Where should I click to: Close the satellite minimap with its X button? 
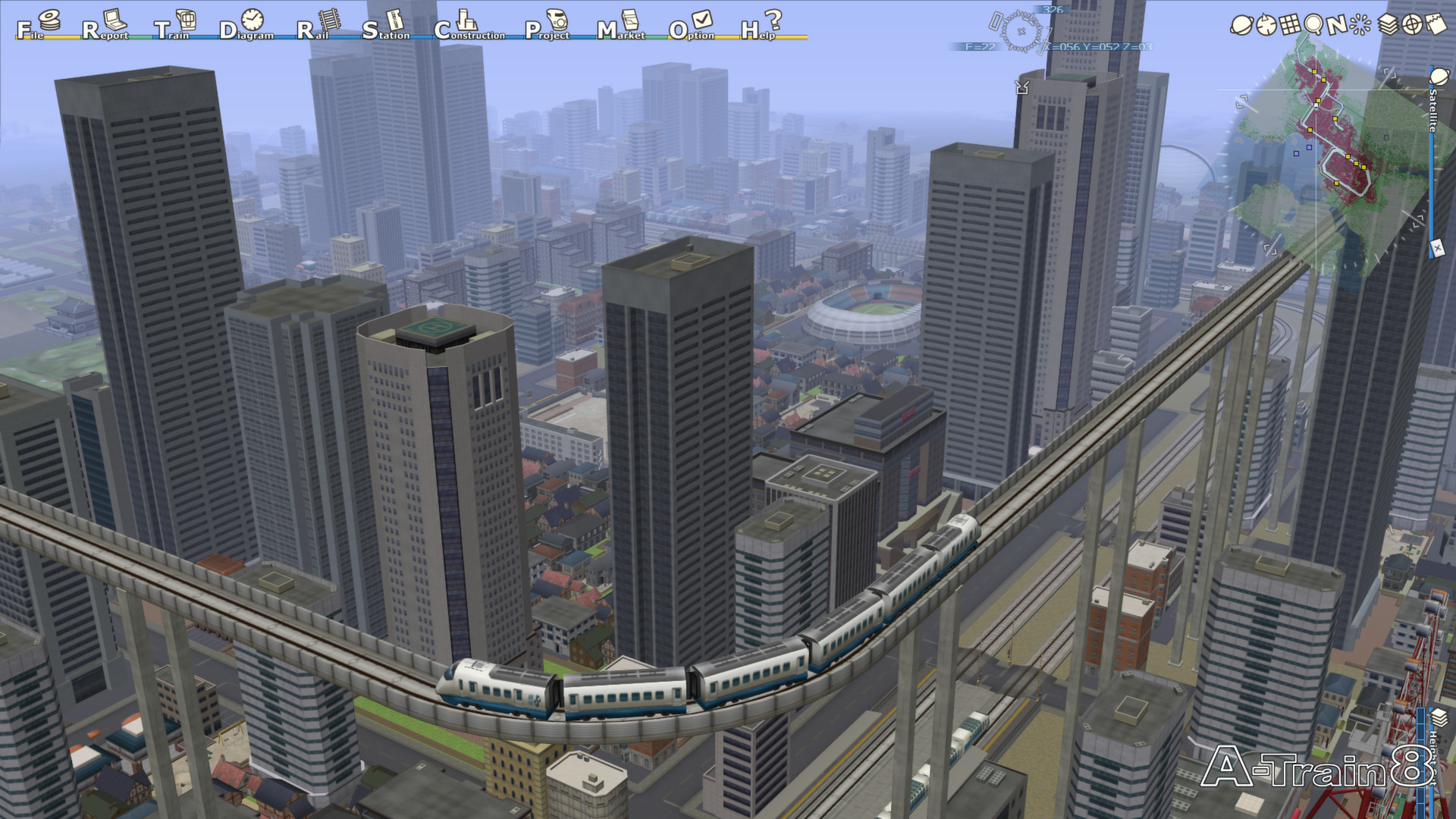(x=1438, y=248)
